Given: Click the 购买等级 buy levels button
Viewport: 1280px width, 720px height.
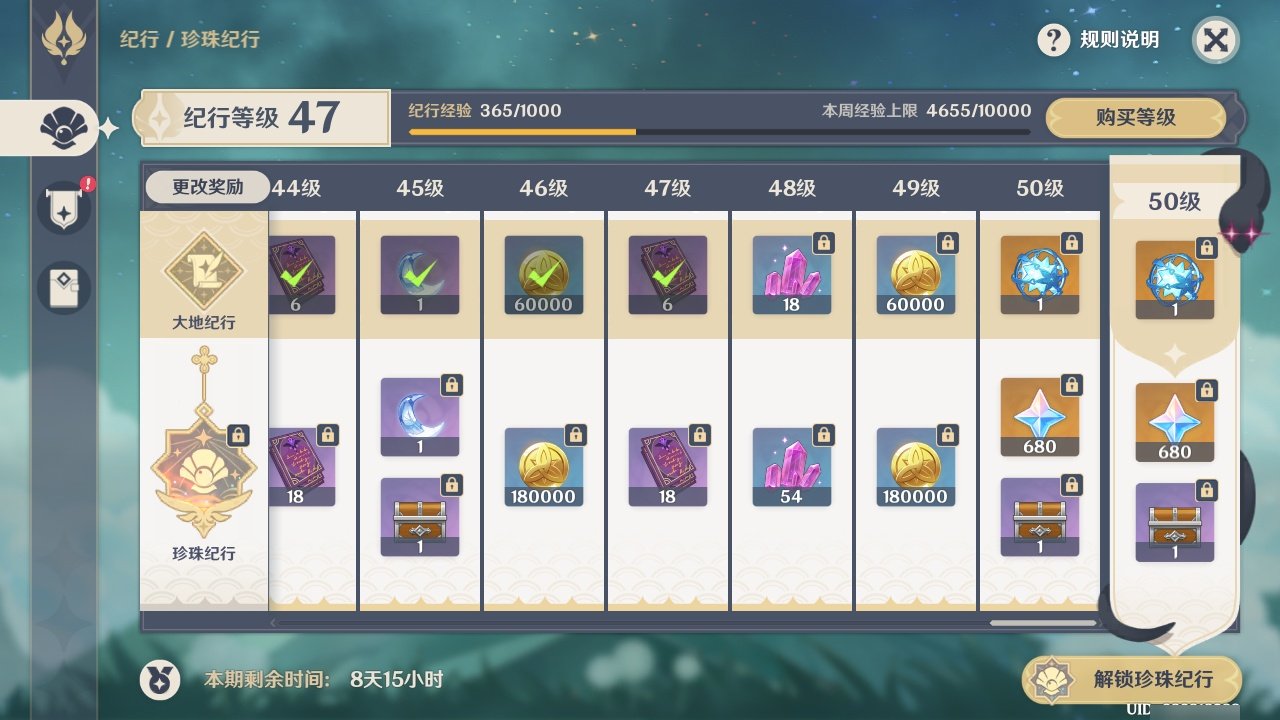Looking at the screenshot, I should pos(1135,118).
